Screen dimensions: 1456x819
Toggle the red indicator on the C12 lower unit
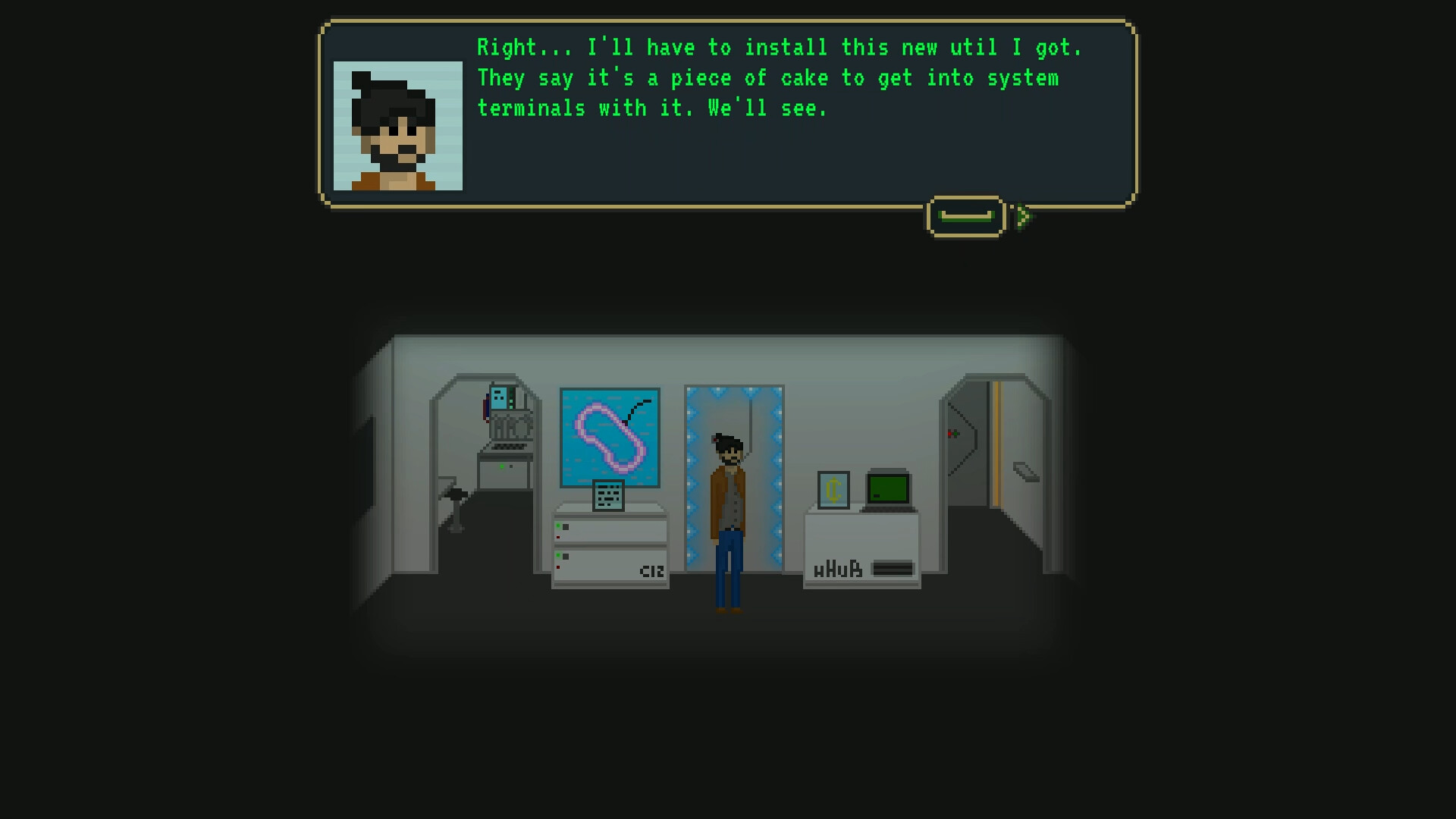tap(558, 566)
